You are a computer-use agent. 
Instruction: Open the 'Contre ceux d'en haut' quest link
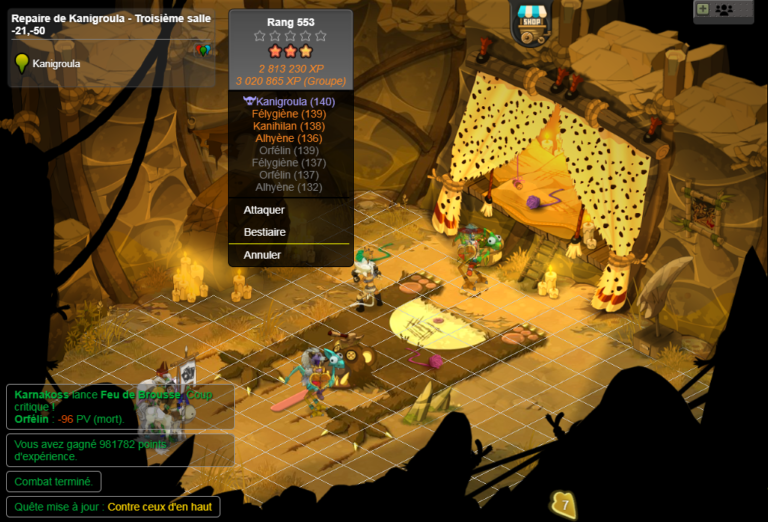click(x=160, y=507)
